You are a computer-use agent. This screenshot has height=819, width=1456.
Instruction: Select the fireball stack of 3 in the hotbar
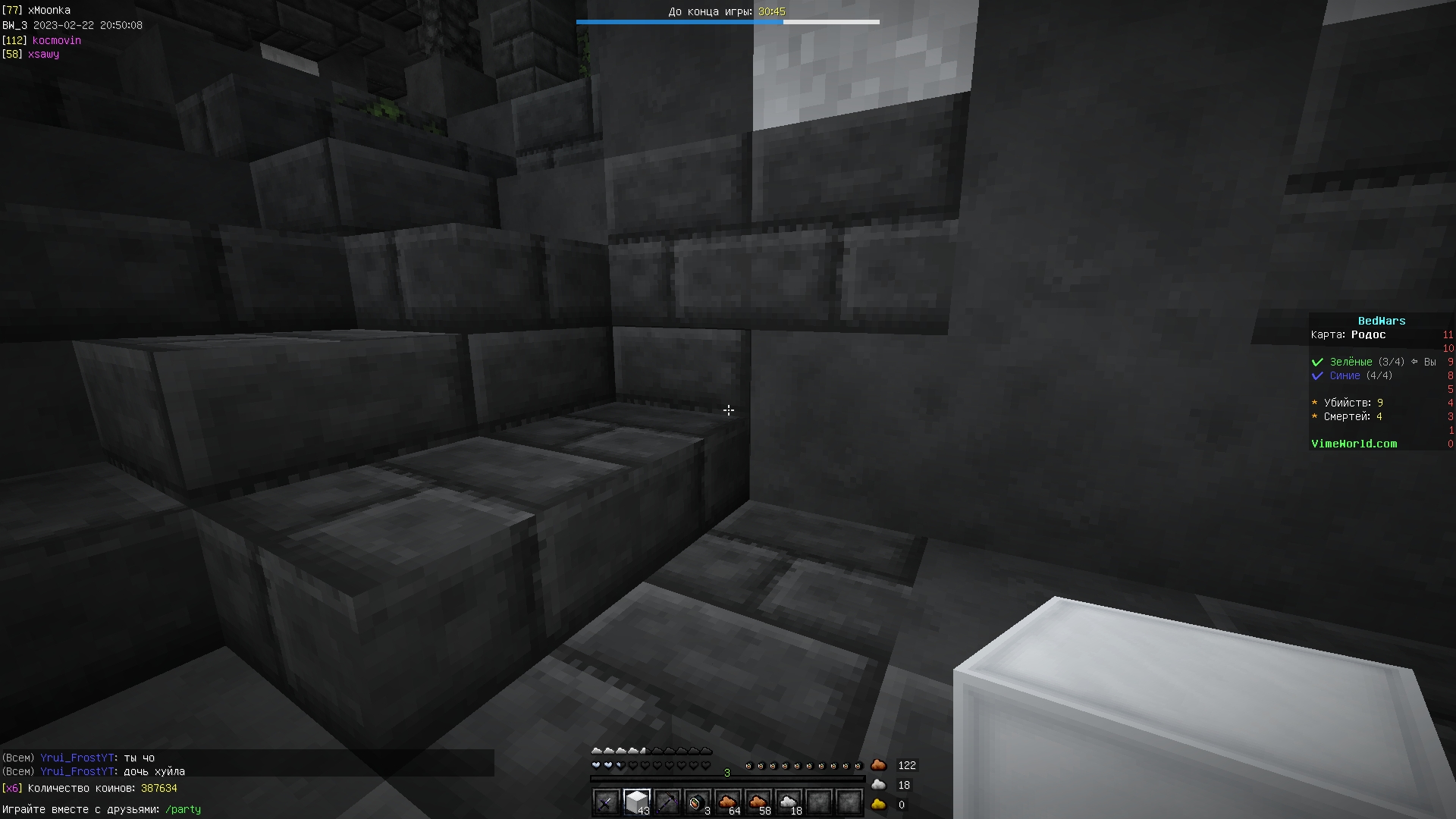pos(698,802)
